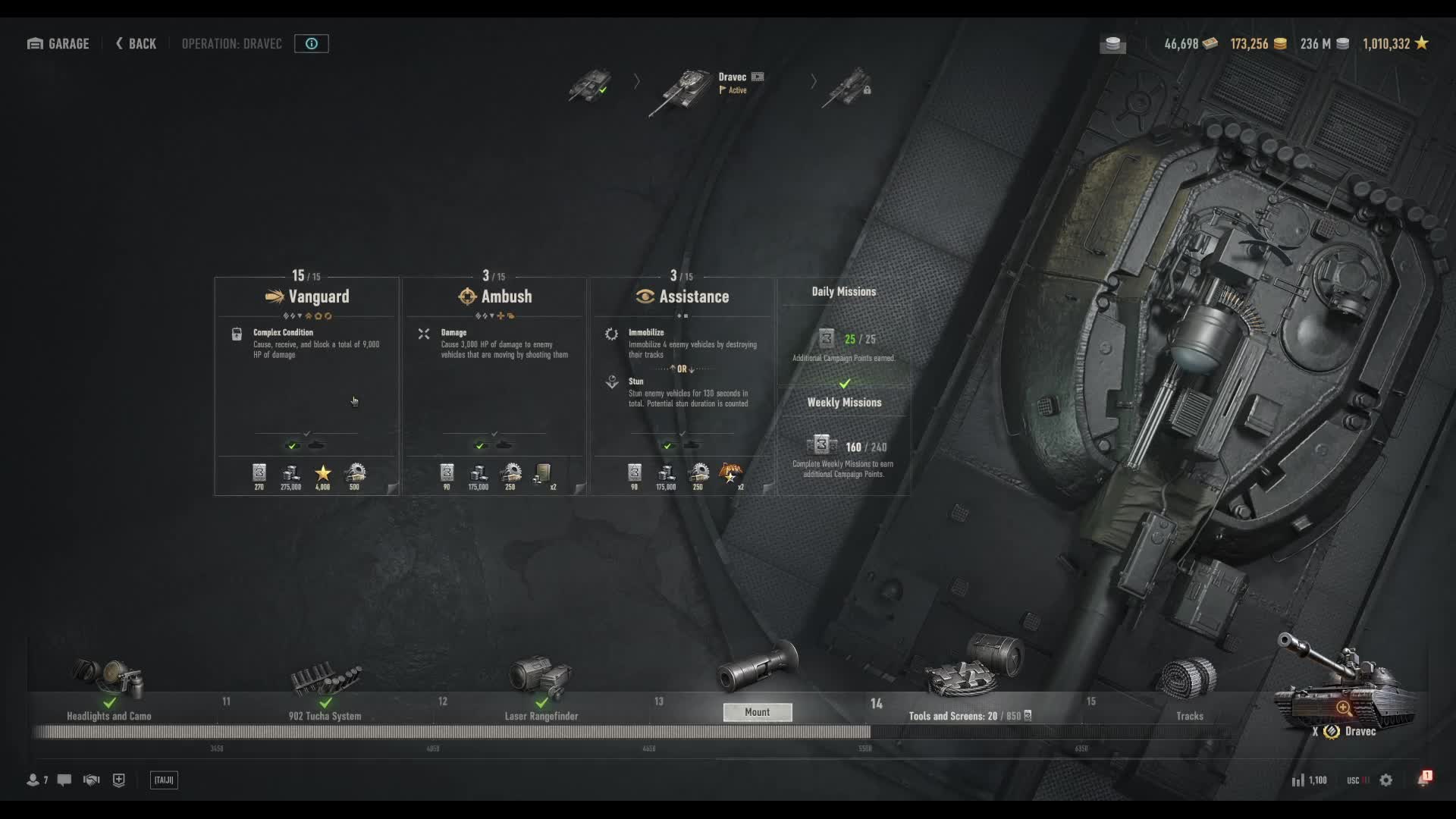The image size is (1456, 819).
Task: Return to the Garage
Action: coord(58,44)
